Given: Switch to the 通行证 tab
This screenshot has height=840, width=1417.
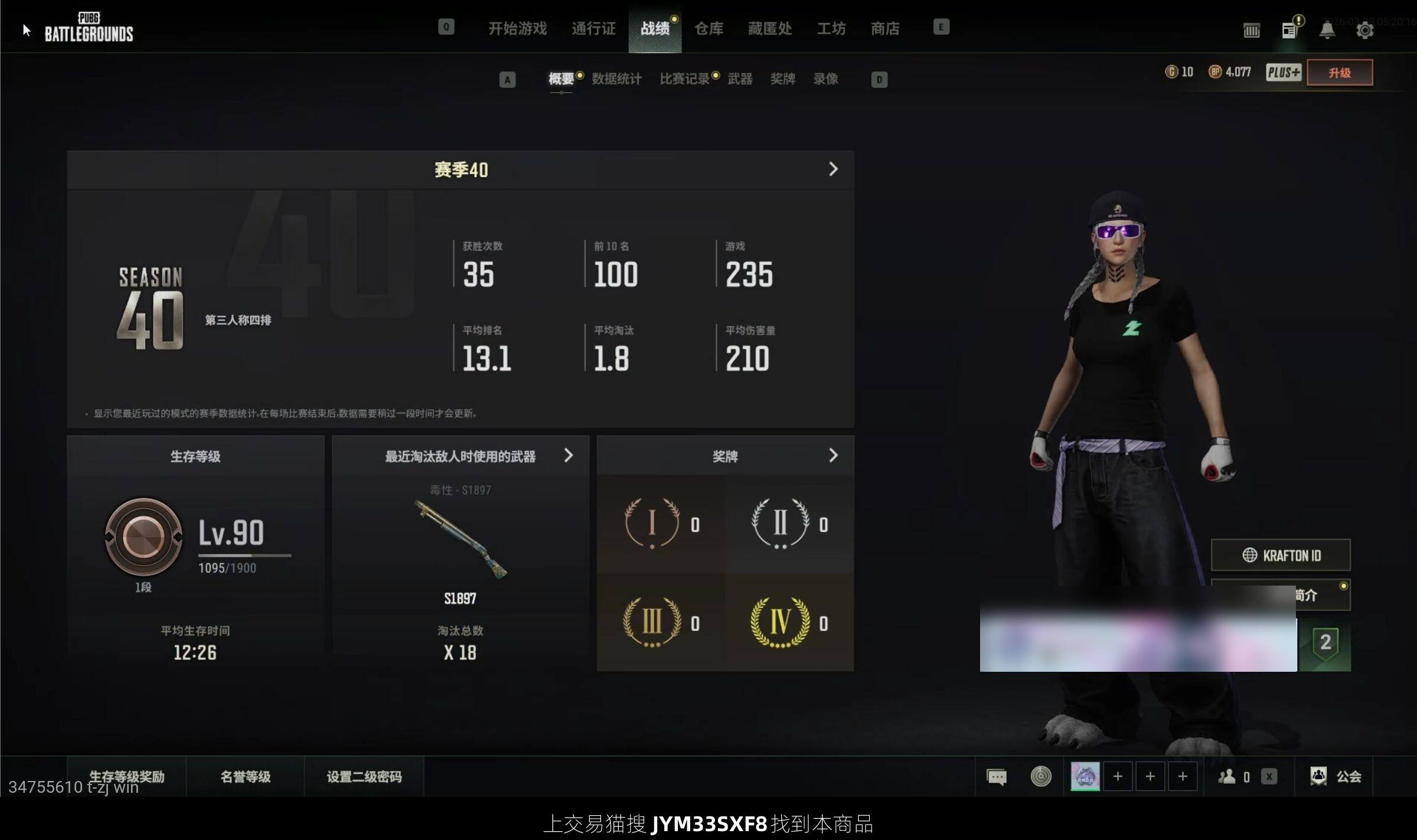Looking at the screenshot, I should pos(593,28).
